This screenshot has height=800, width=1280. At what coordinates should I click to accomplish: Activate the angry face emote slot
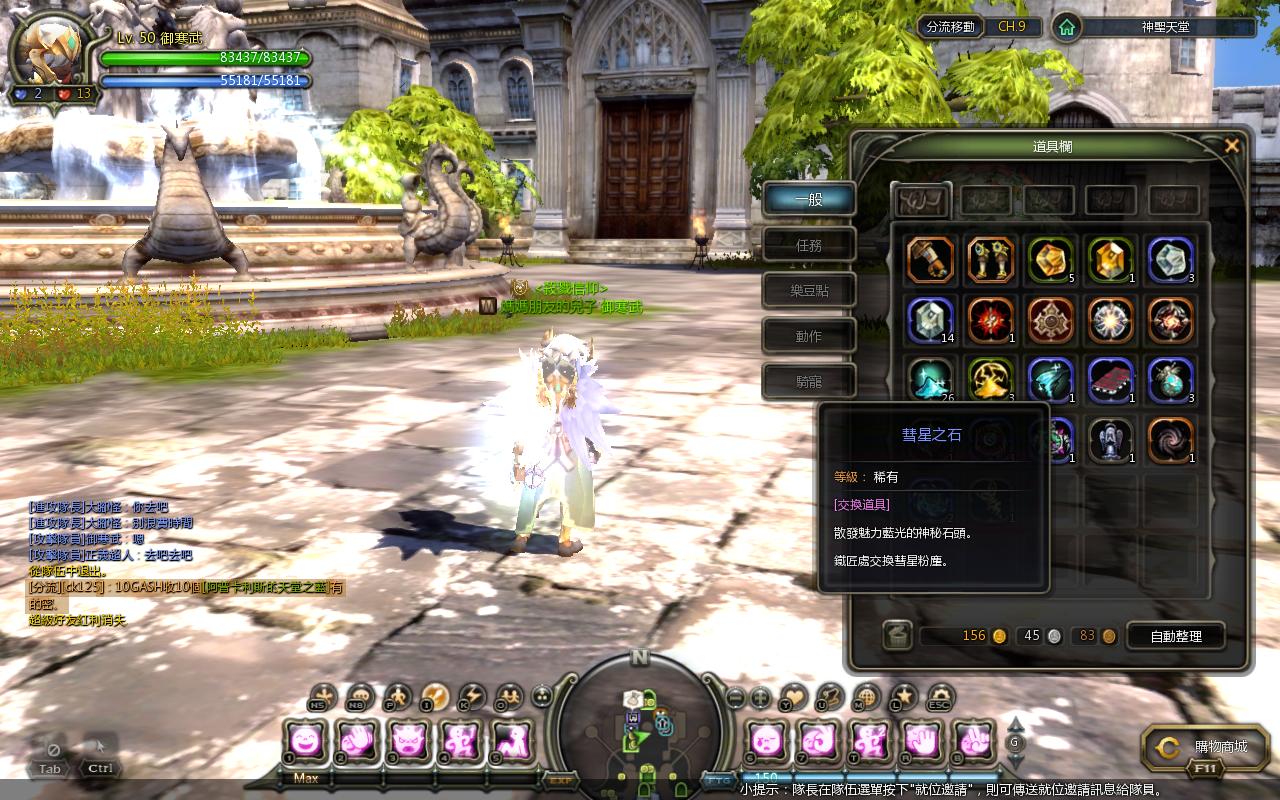[x=408, y=740]
